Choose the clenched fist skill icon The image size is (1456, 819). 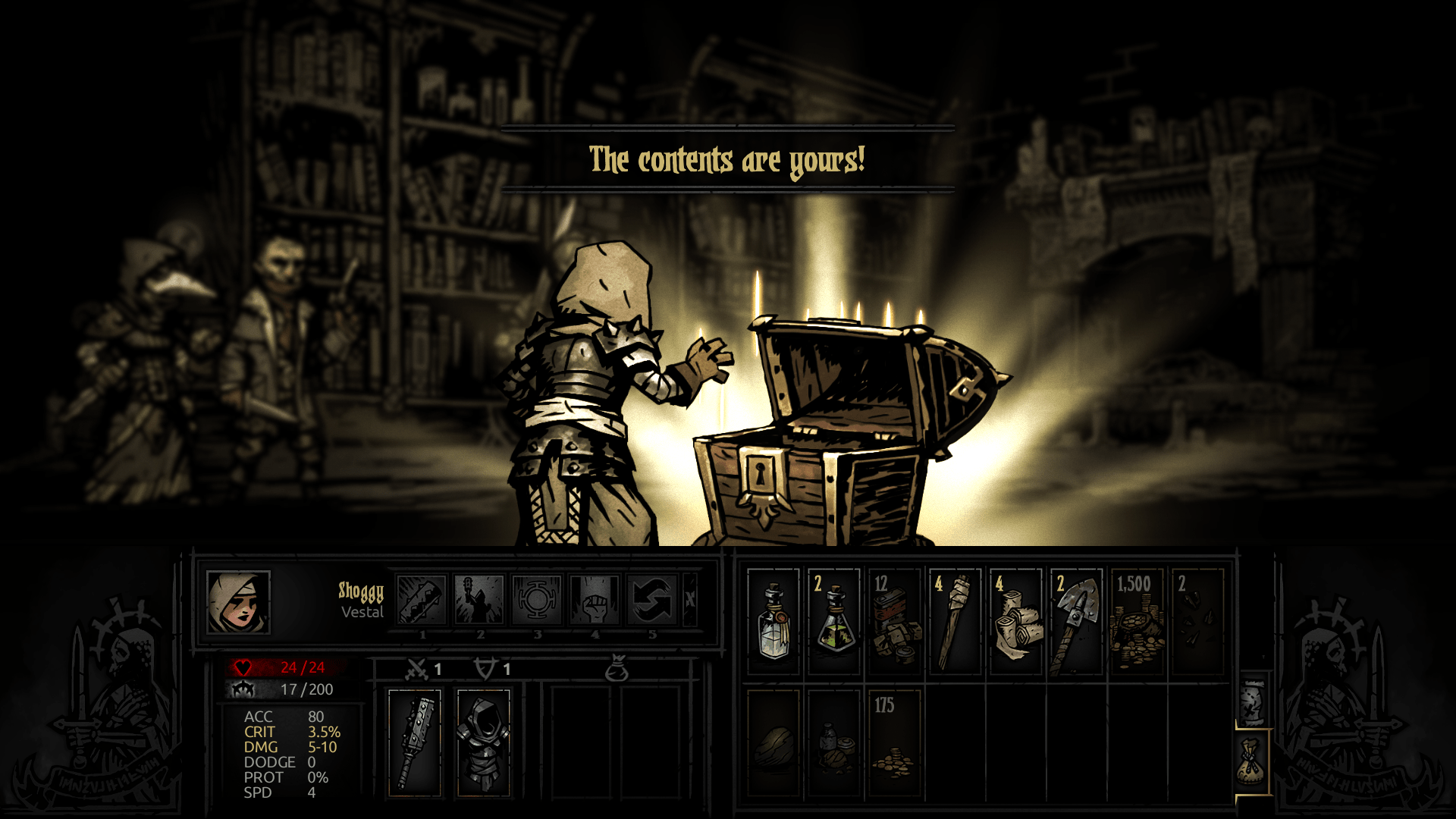[x=595, y=600]
